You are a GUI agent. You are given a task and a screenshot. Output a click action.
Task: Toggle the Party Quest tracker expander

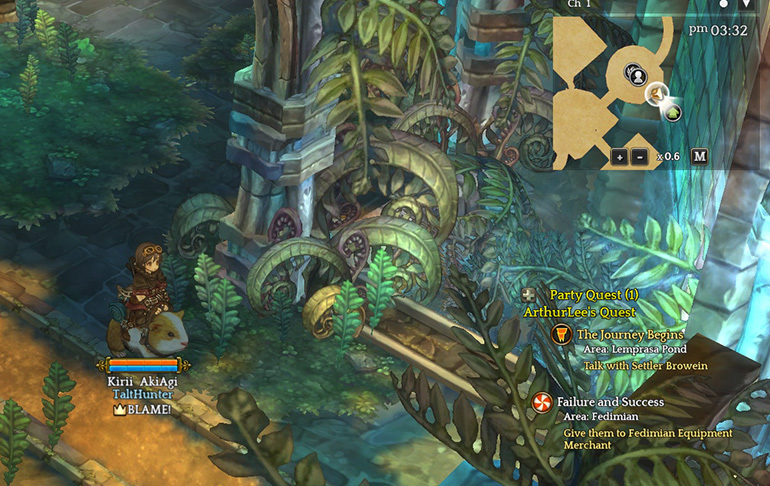coord(529,295)
